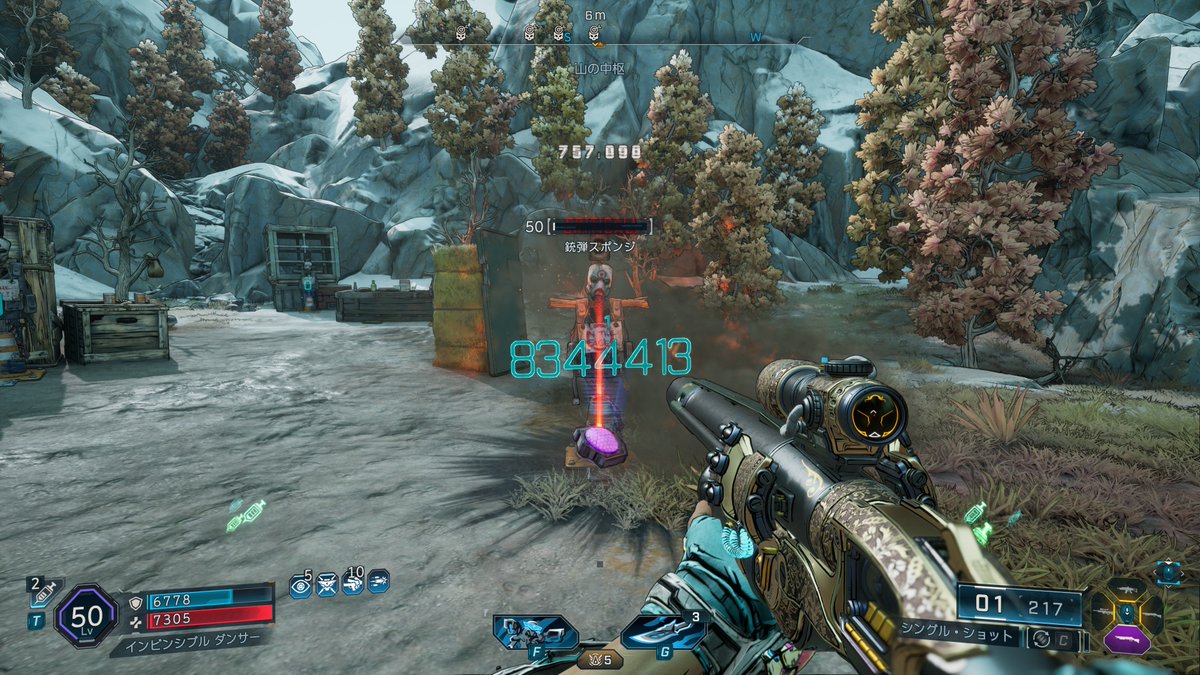The width and height of the screenshot is (1200, 675).
Task: Click the level 50 octagon badge
Action: 87,614
